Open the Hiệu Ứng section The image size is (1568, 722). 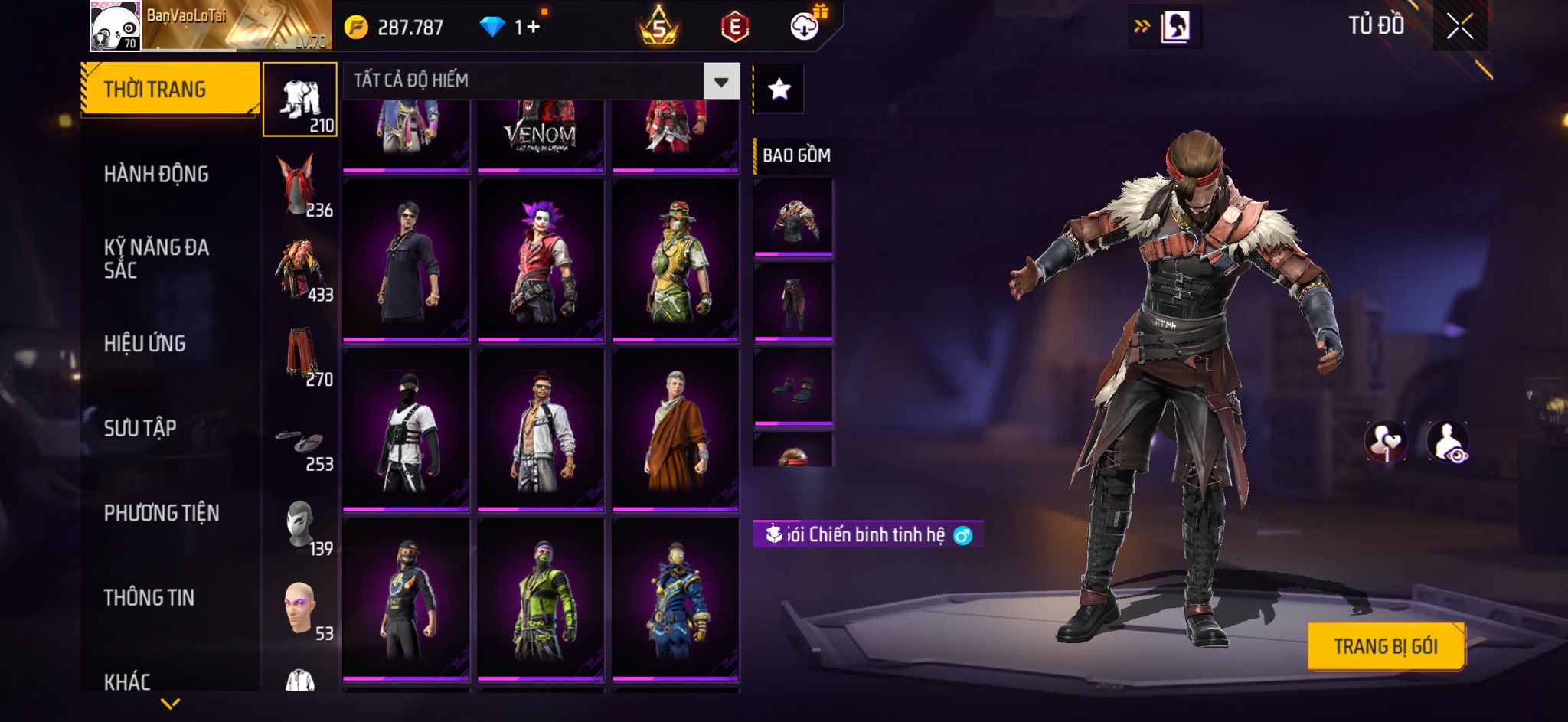point(145,344)
